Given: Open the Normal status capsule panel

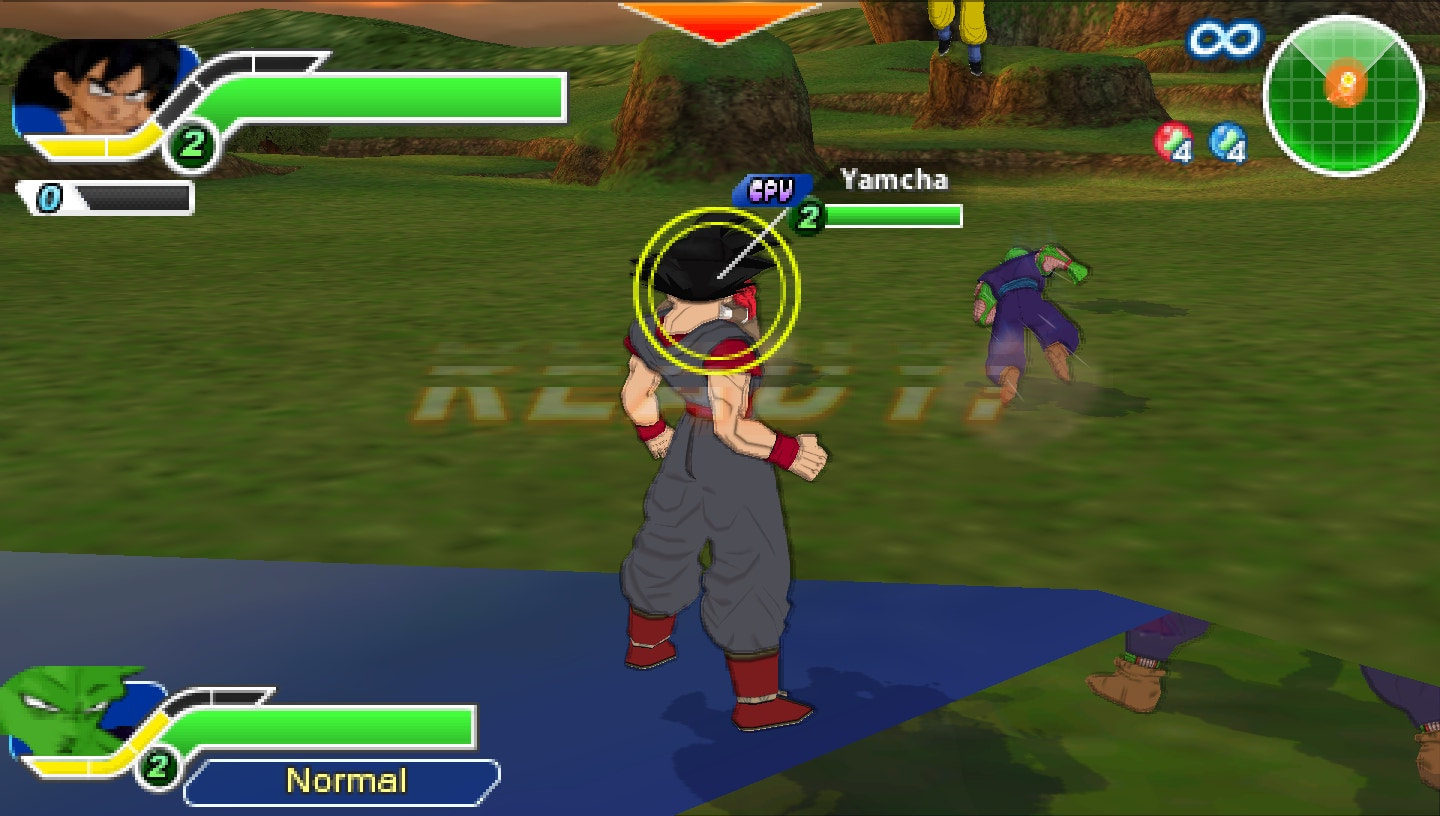Looking at the screenshot, I should (343, 779).
